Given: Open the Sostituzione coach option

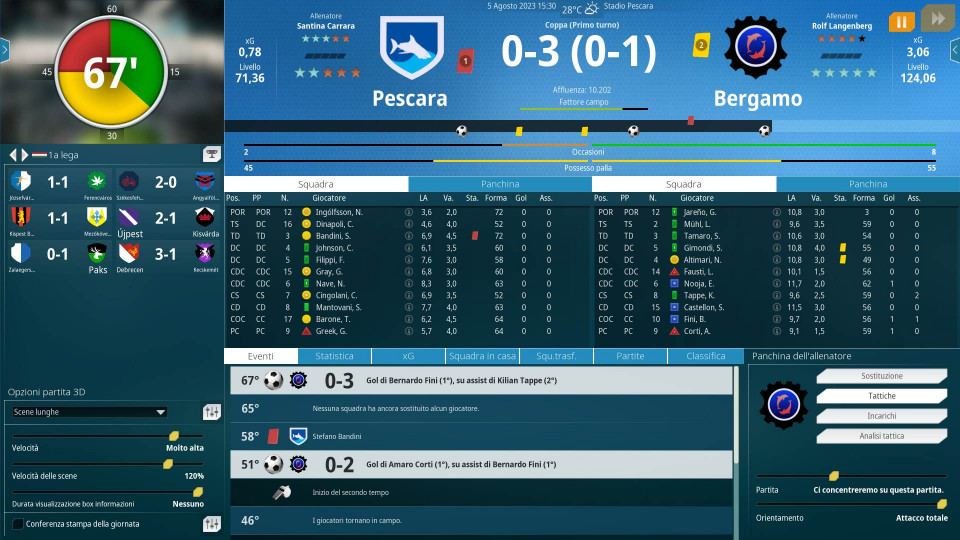Looking at the screenshot, I should 867,377.
